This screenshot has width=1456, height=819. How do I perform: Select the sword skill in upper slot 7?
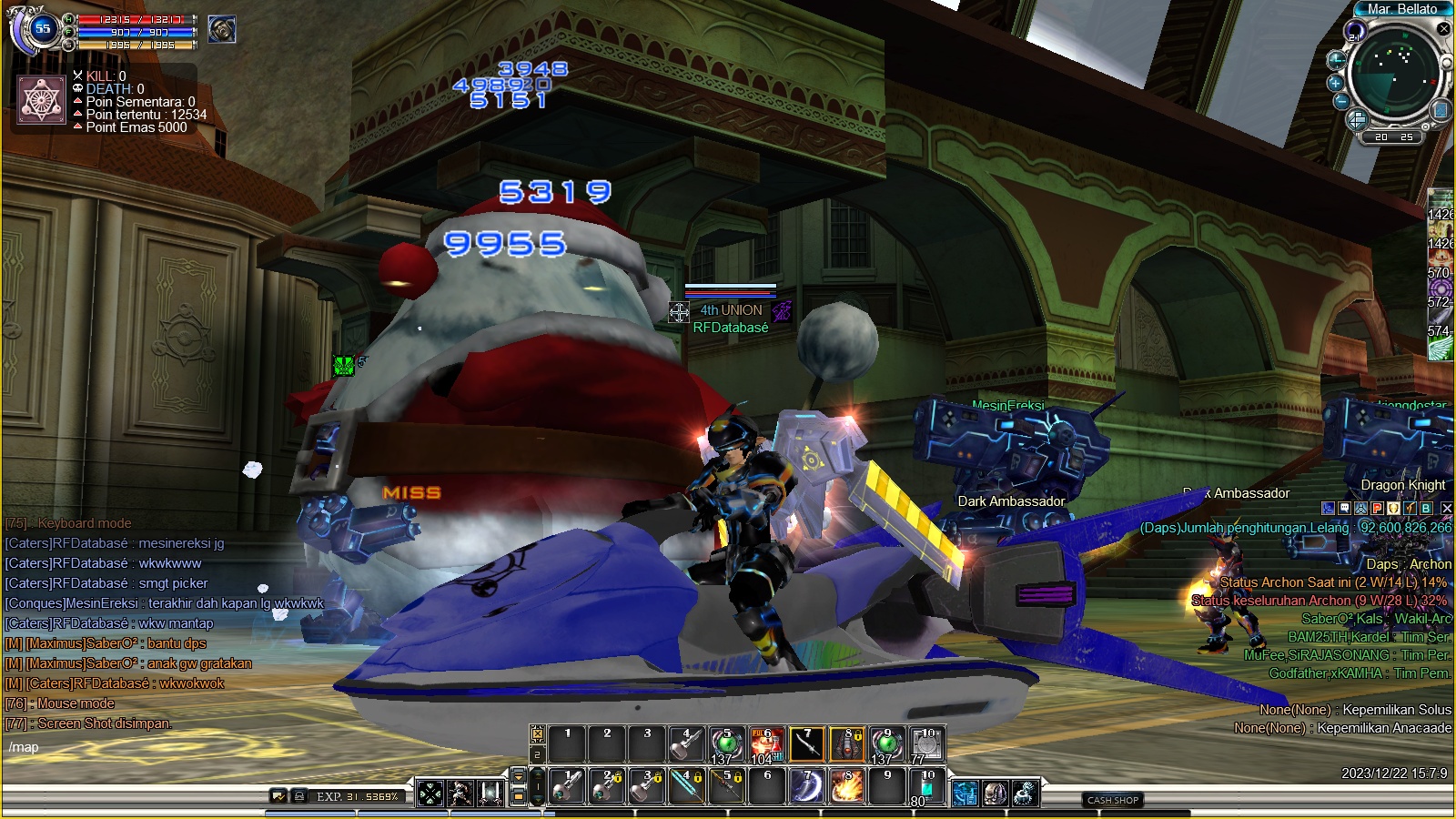[x=806, y=744]
